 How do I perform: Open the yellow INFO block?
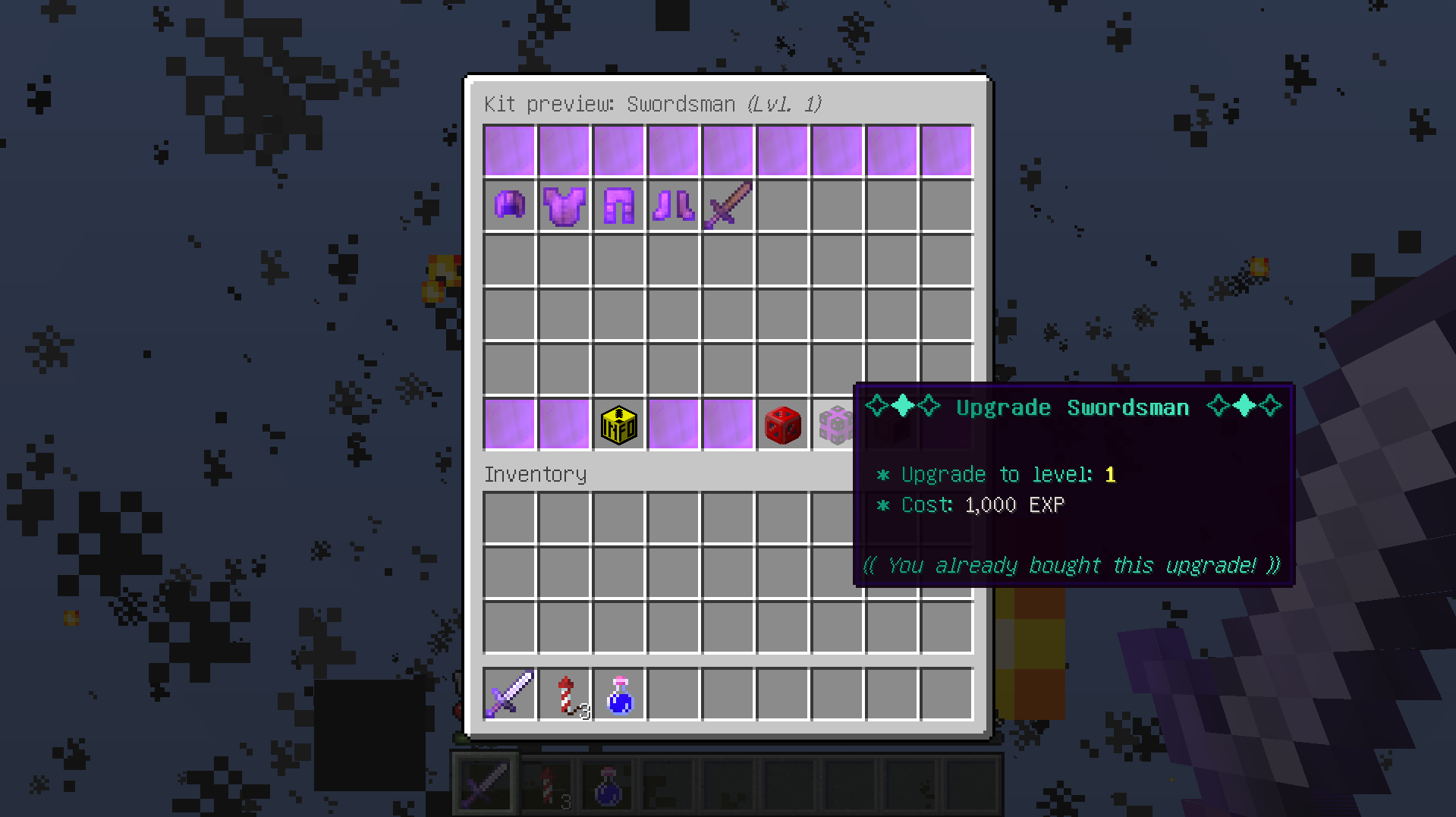[x=618, y=425]
